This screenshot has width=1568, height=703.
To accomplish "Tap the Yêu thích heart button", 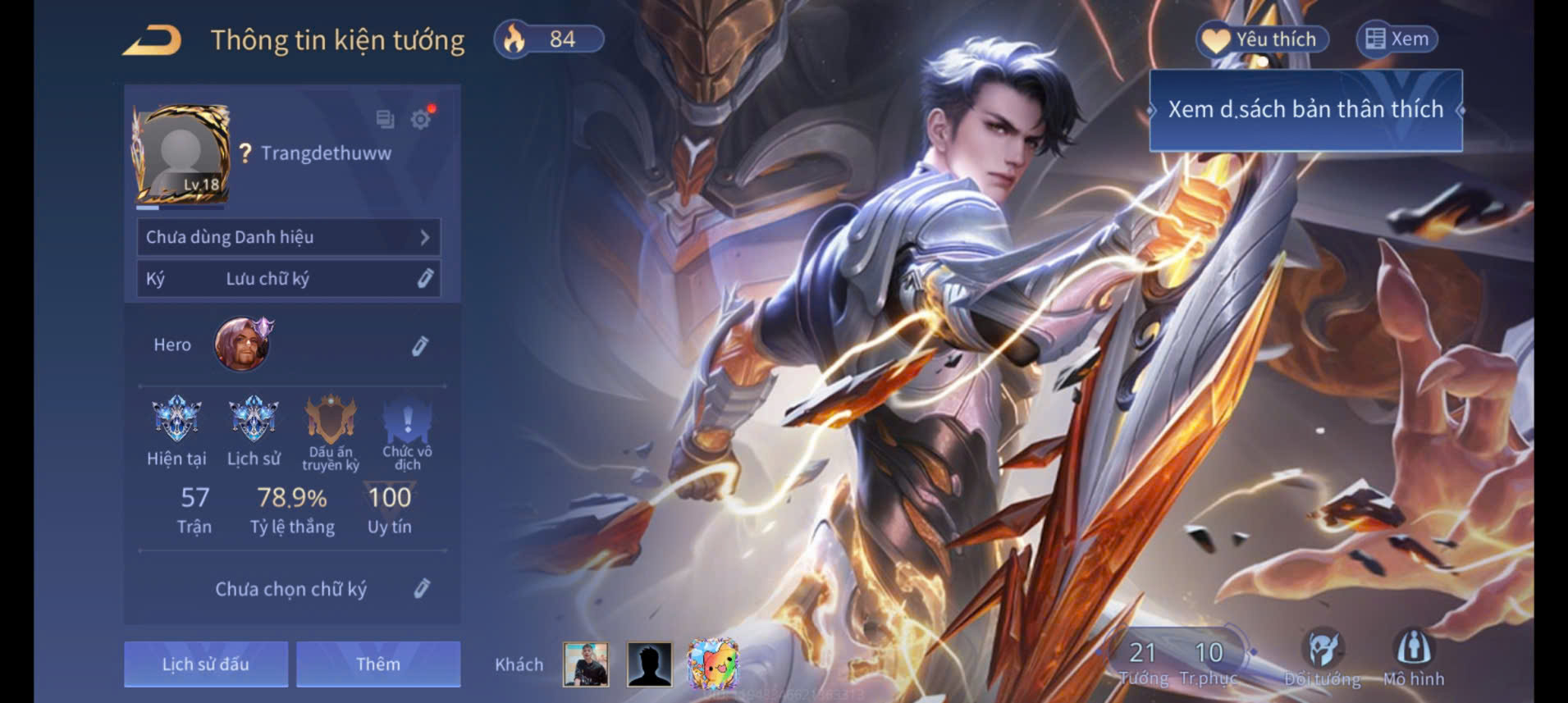I will click(x=1262, y=39).
